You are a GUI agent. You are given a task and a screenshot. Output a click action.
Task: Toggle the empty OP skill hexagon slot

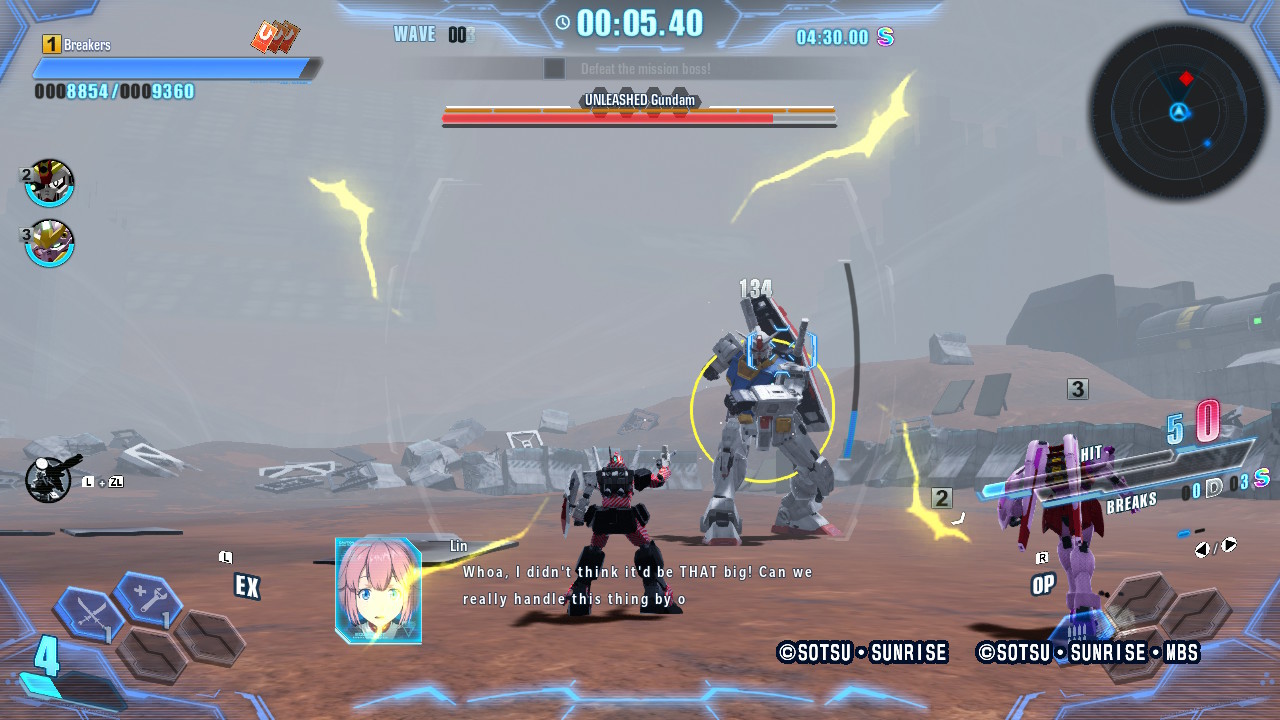point(1140,600)
